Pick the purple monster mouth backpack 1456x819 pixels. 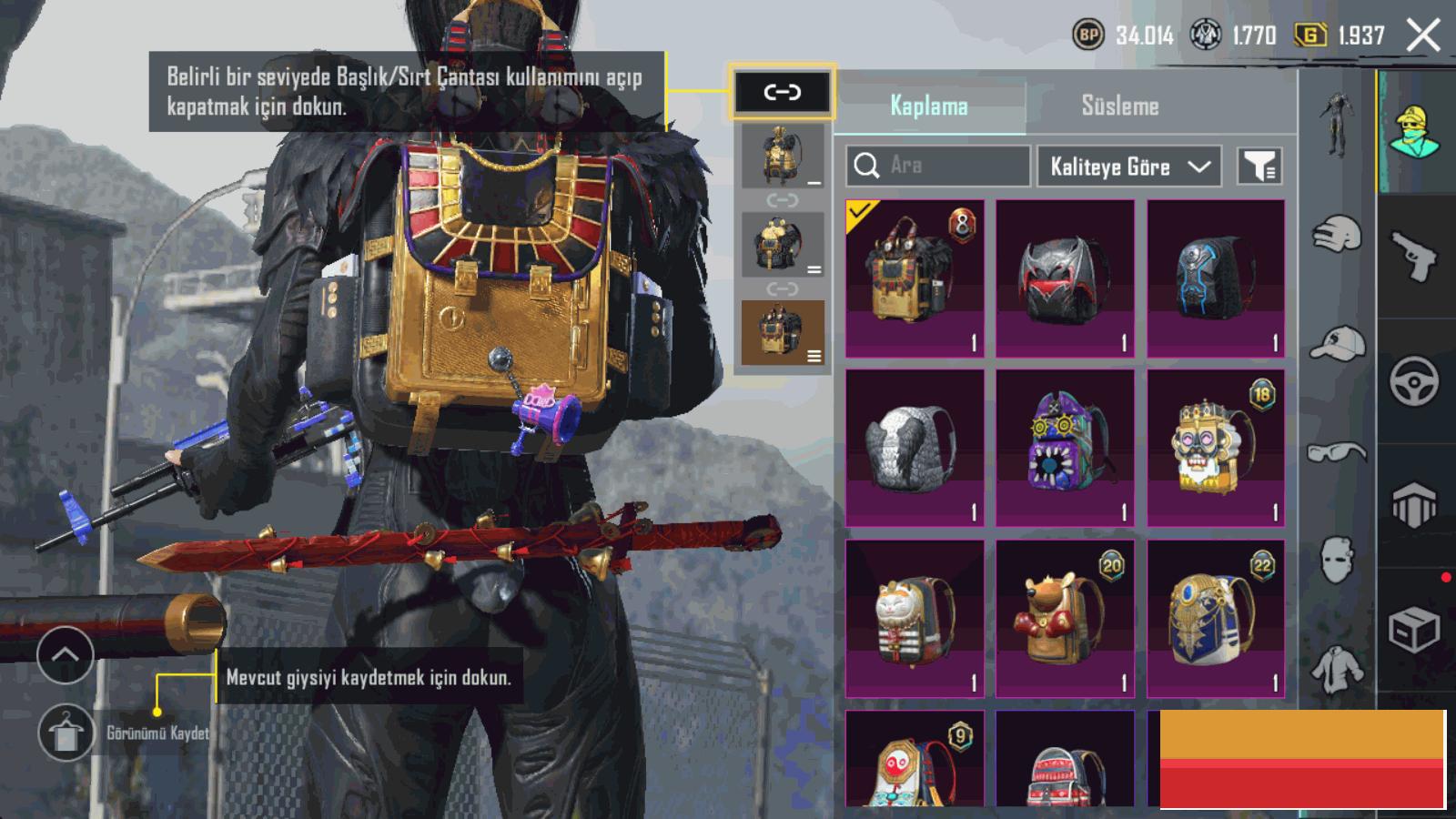click(x=1065, y=448)
